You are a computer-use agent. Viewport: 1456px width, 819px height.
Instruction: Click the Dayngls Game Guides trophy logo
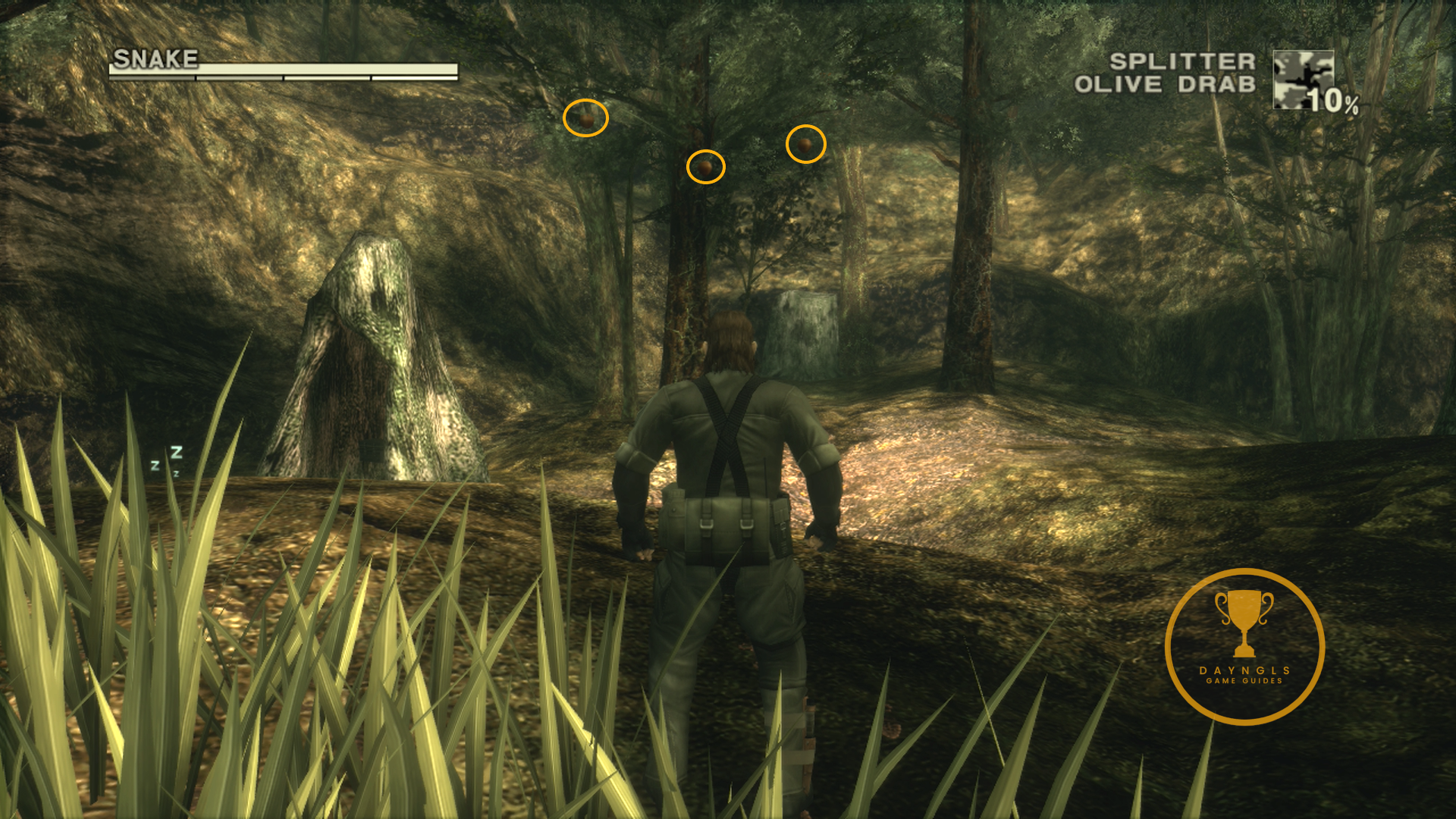click(1244, 646)
